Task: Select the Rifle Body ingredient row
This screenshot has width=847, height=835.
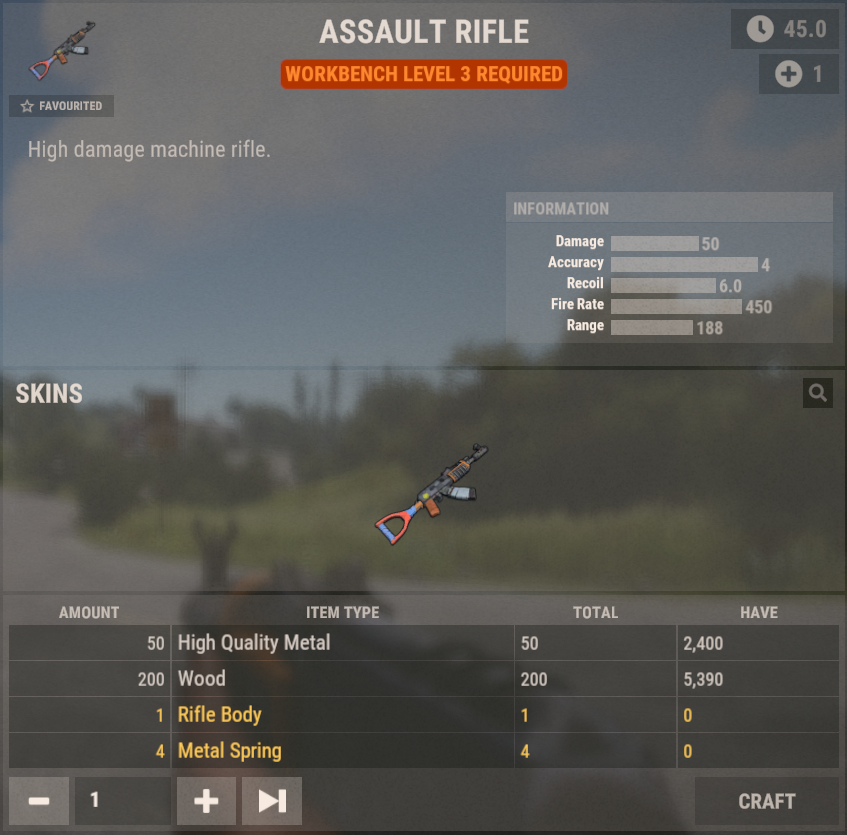Action: (x=423, y=715)
